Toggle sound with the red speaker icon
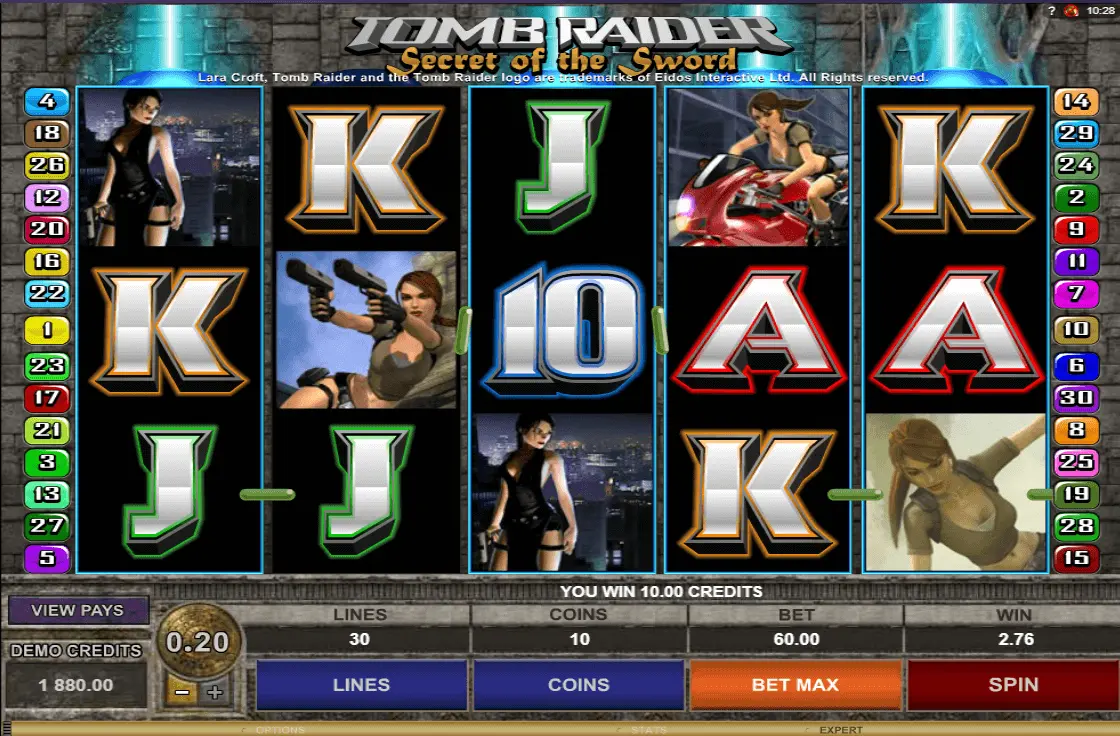Screen dimensions: 1120x736 point(1071,10)
